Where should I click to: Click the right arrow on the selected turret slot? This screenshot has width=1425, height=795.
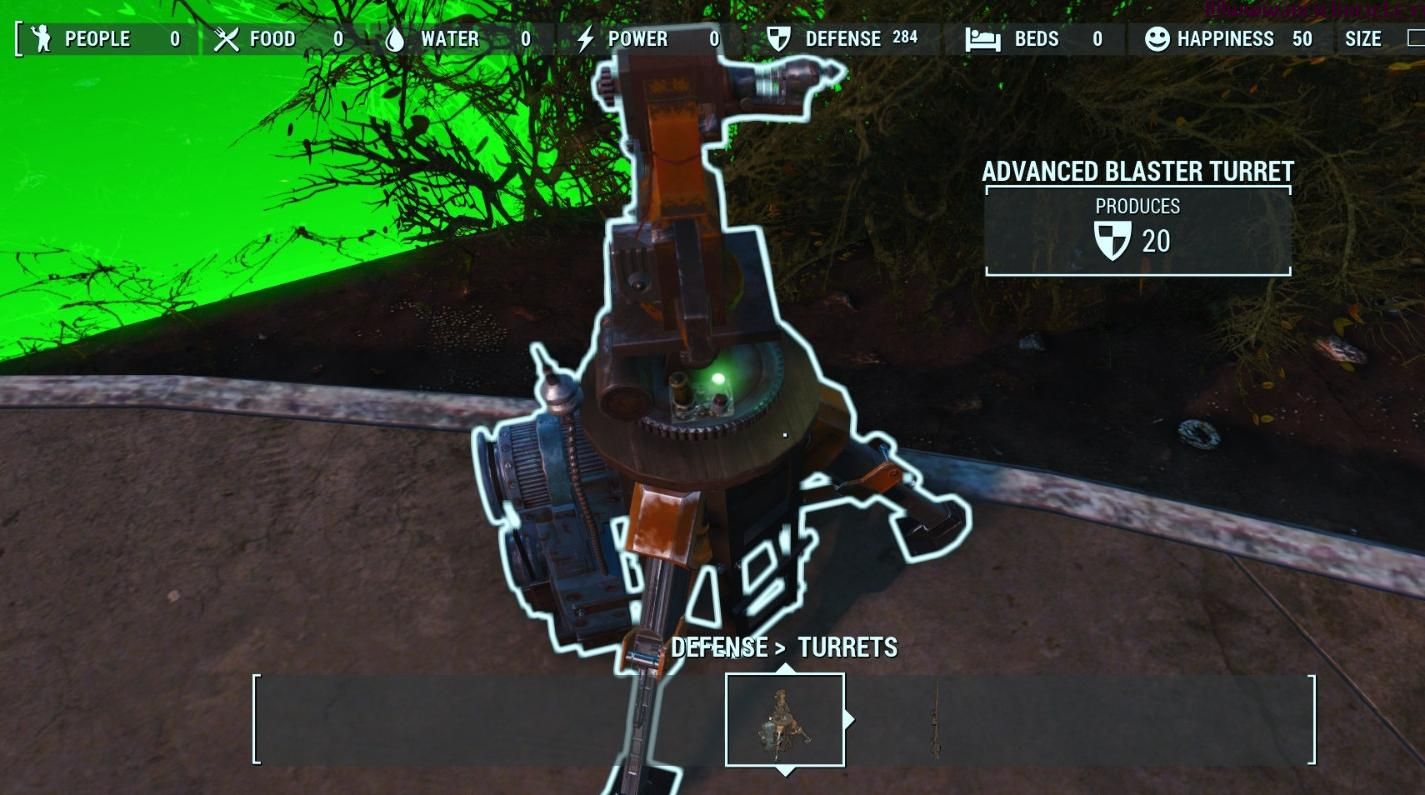pyautogui.click(x=851, y=719)
